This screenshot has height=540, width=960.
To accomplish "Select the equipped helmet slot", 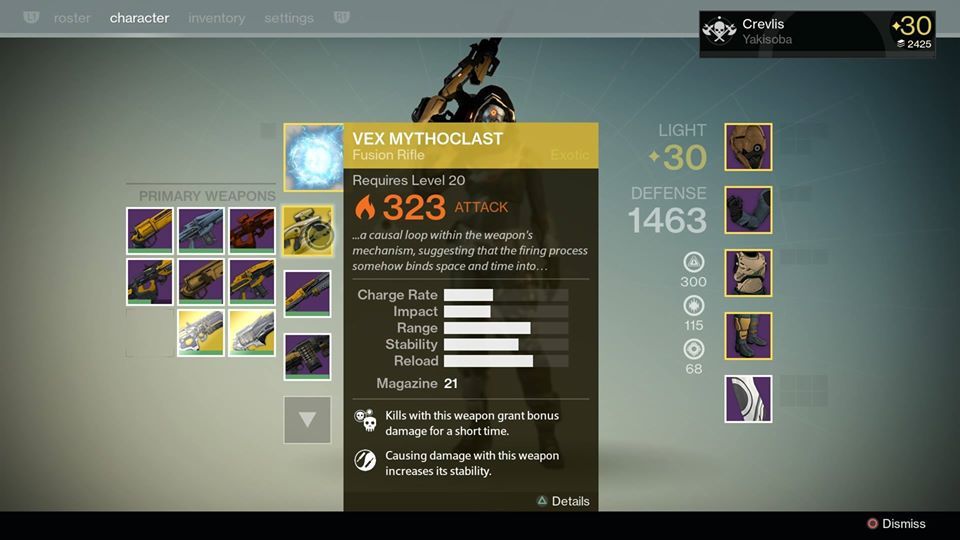I will 748,147.
